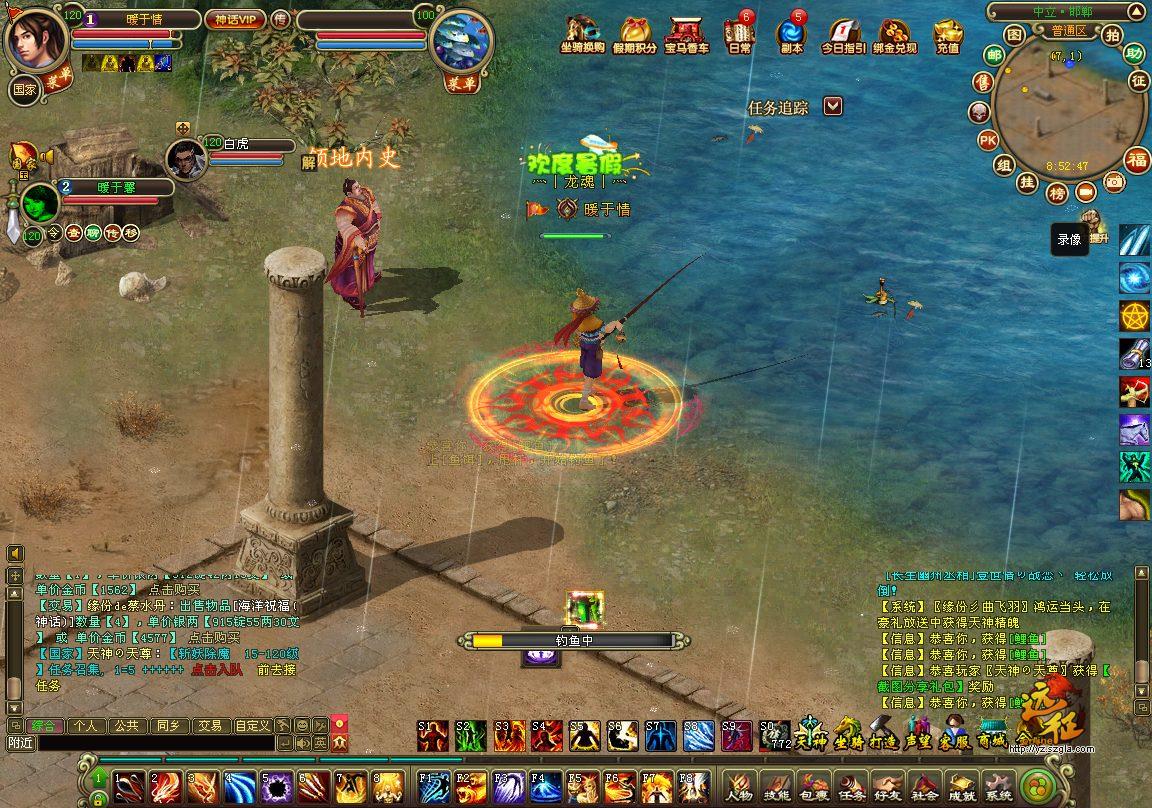The image size is (1152, 808).
Task: Click the camera screenshot button near minimap
Action: [1113, 182]
